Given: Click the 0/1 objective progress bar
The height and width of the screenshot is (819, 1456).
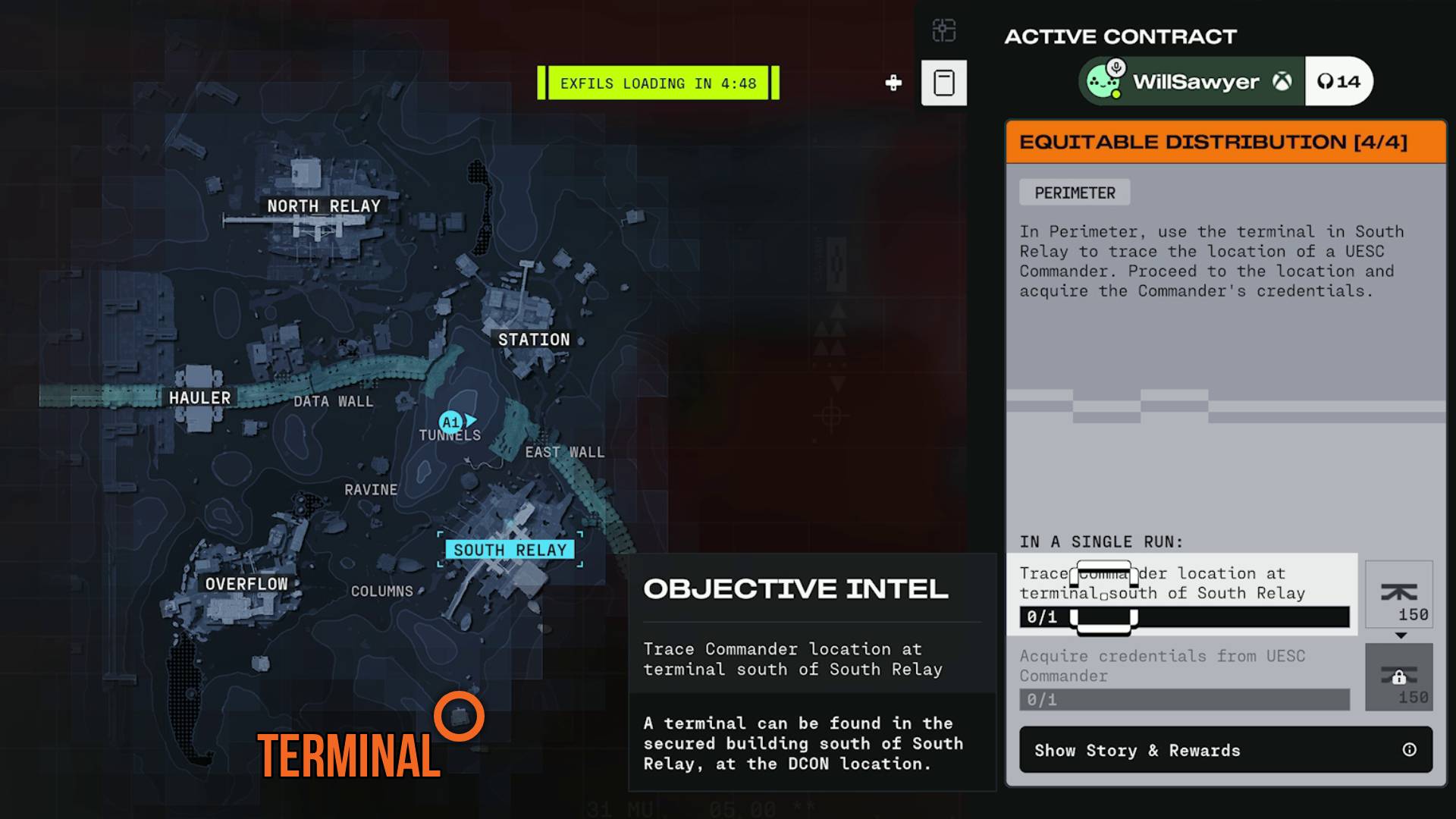Looking at the screenshot, I should (1181, 618).
